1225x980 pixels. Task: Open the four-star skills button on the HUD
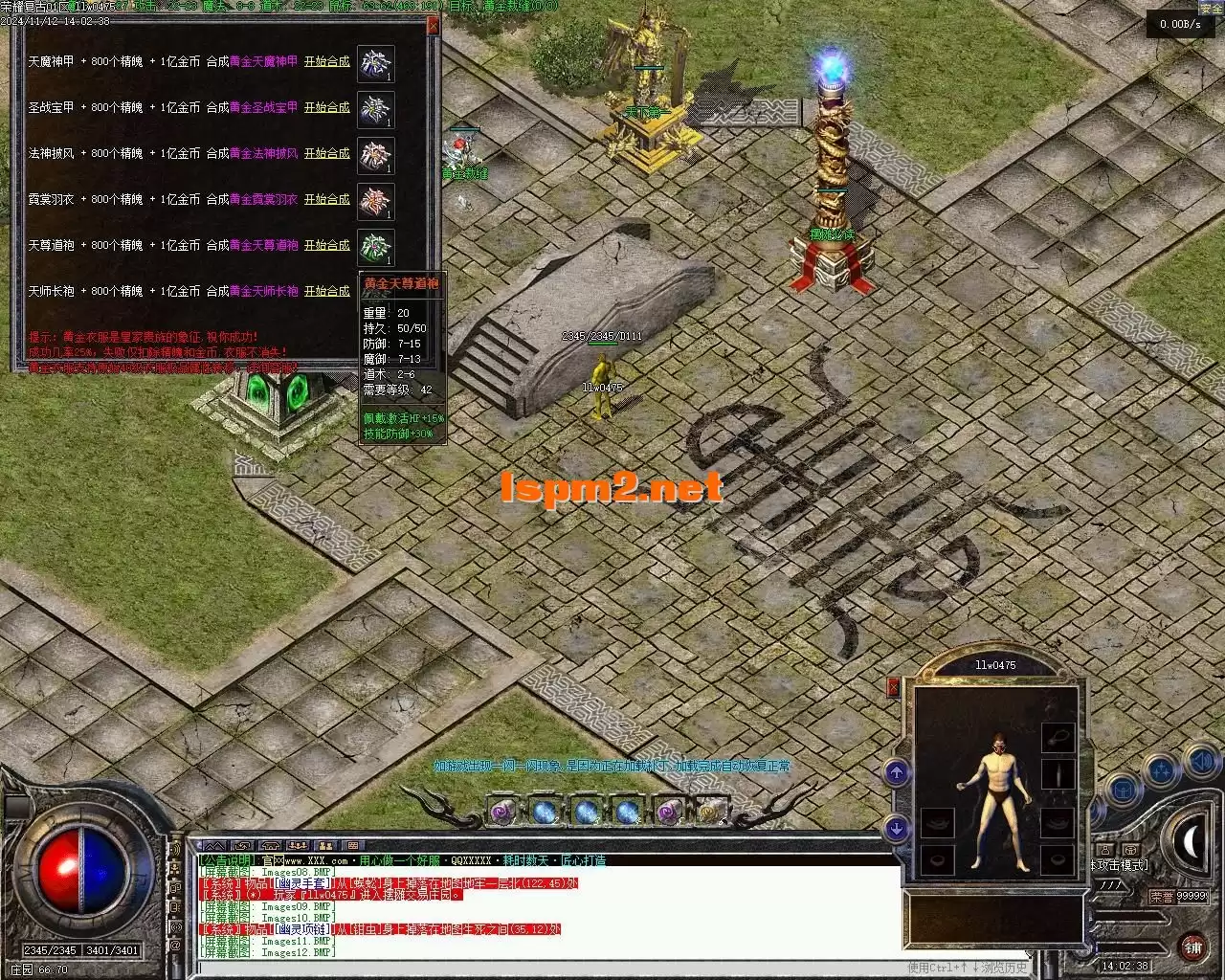tap(1162, 769)
